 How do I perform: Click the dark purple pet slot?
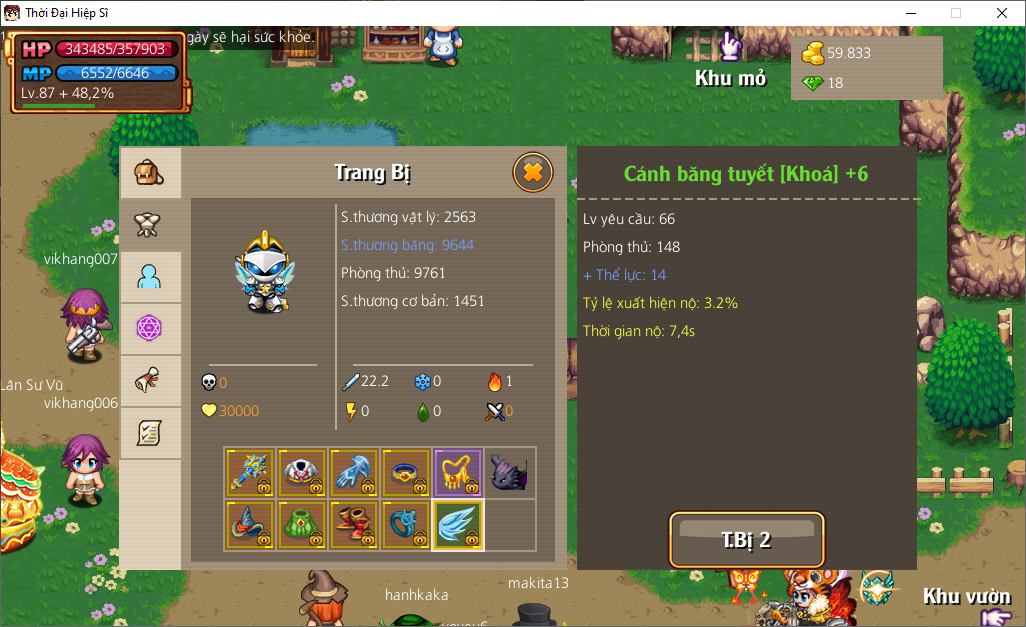(510, 473)
